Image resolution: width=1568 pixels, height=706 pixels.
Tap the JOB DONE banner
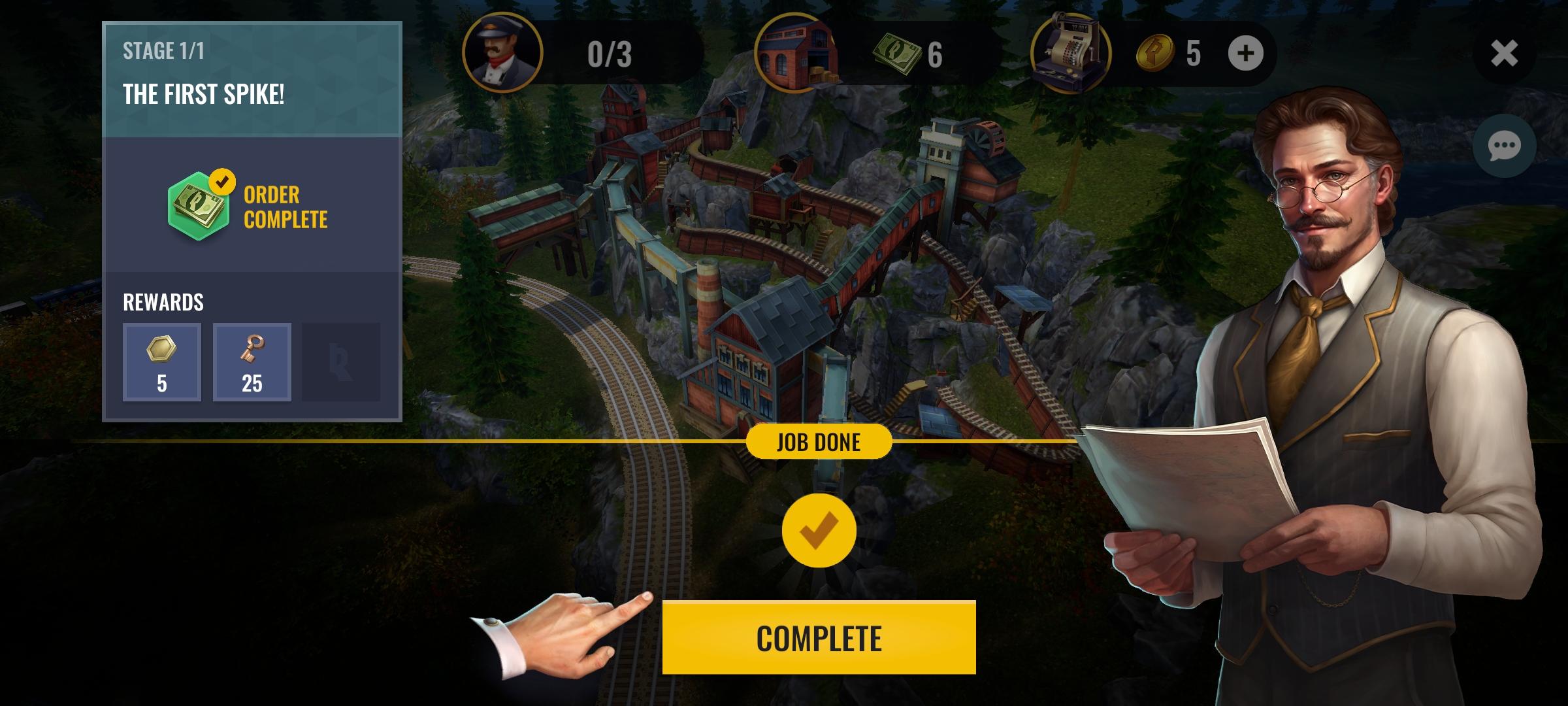(819, 441)
